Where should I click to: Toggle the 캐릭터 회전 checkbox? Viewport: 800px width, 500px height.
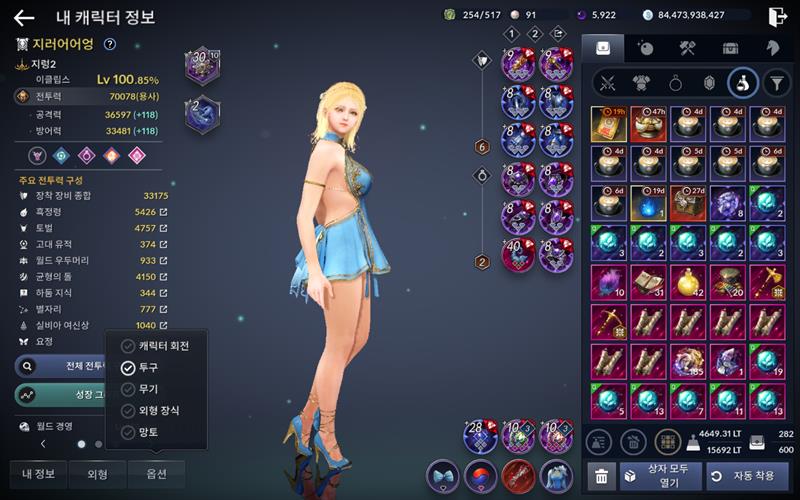pyautogui.click(x=128, y=346)
